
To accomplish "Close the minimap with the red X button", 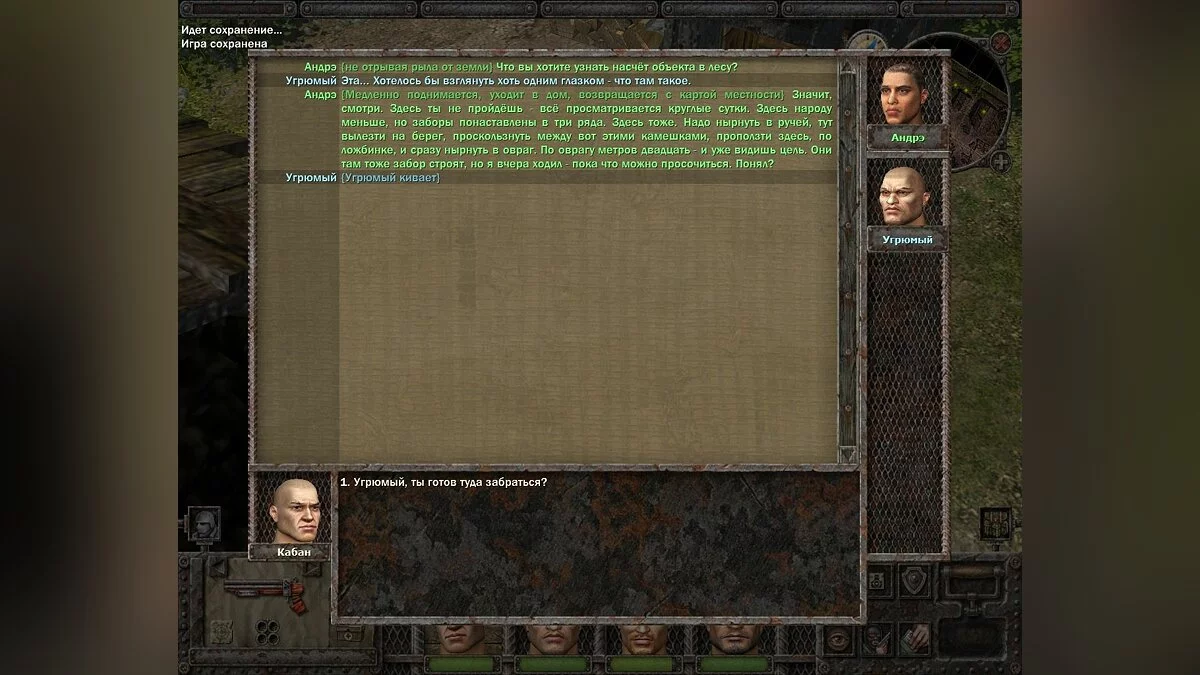I will tap(1000, 42).
